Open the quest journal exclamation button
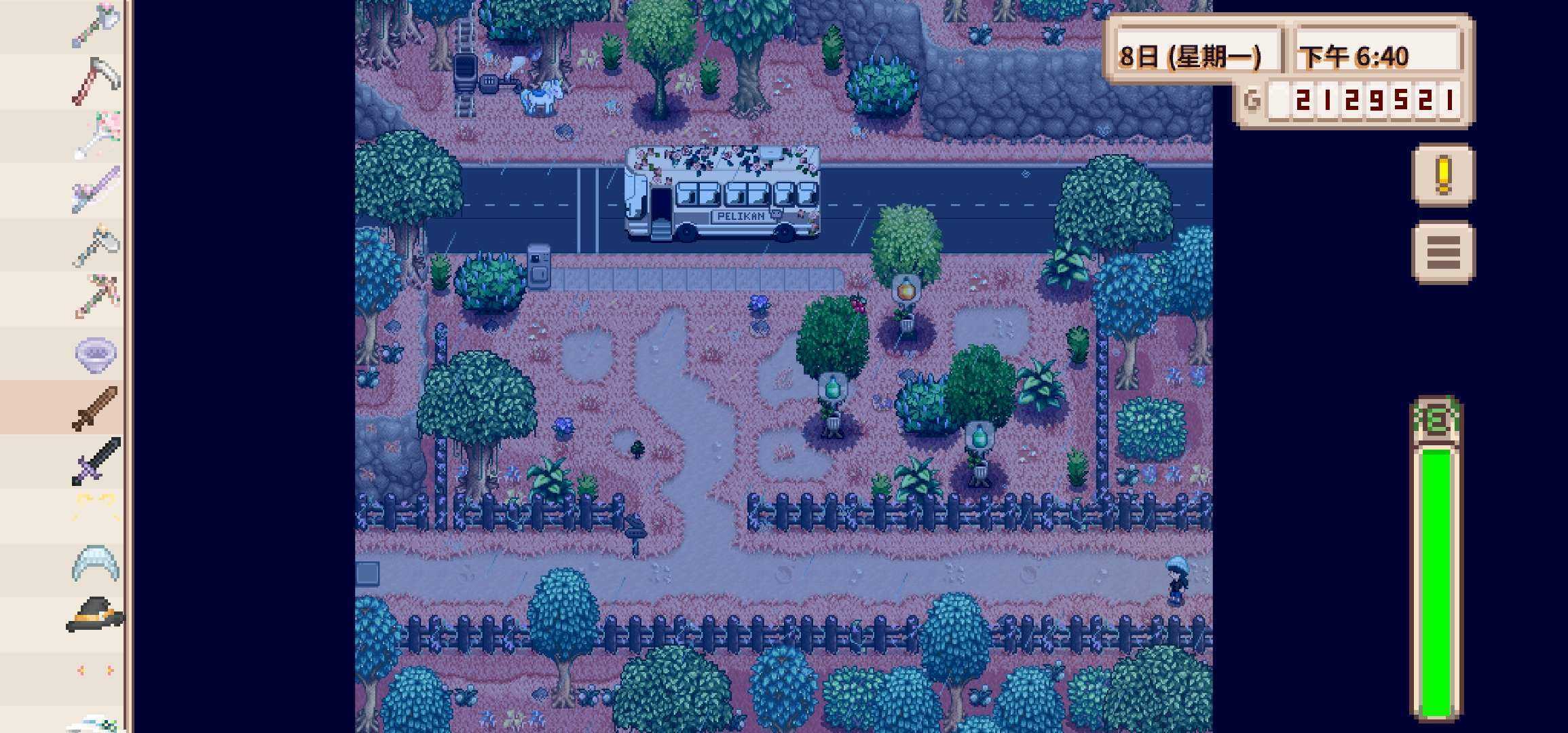This screenshot has height=733, width=1568. tap(1443, 173)
